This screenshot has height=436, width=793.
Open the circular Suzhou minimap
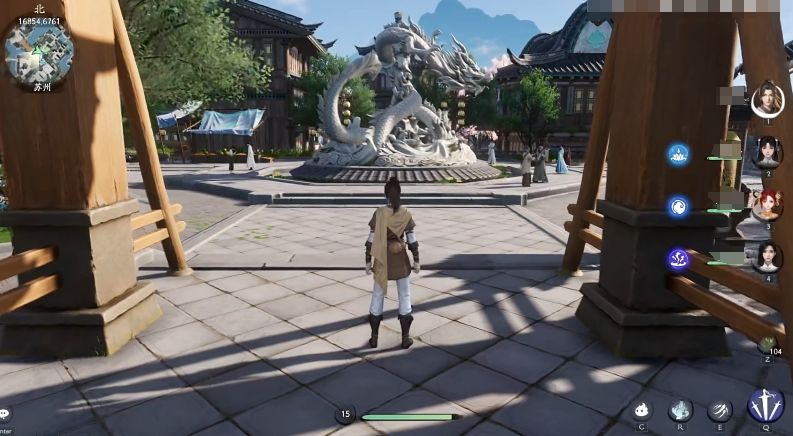coord(36,52)
